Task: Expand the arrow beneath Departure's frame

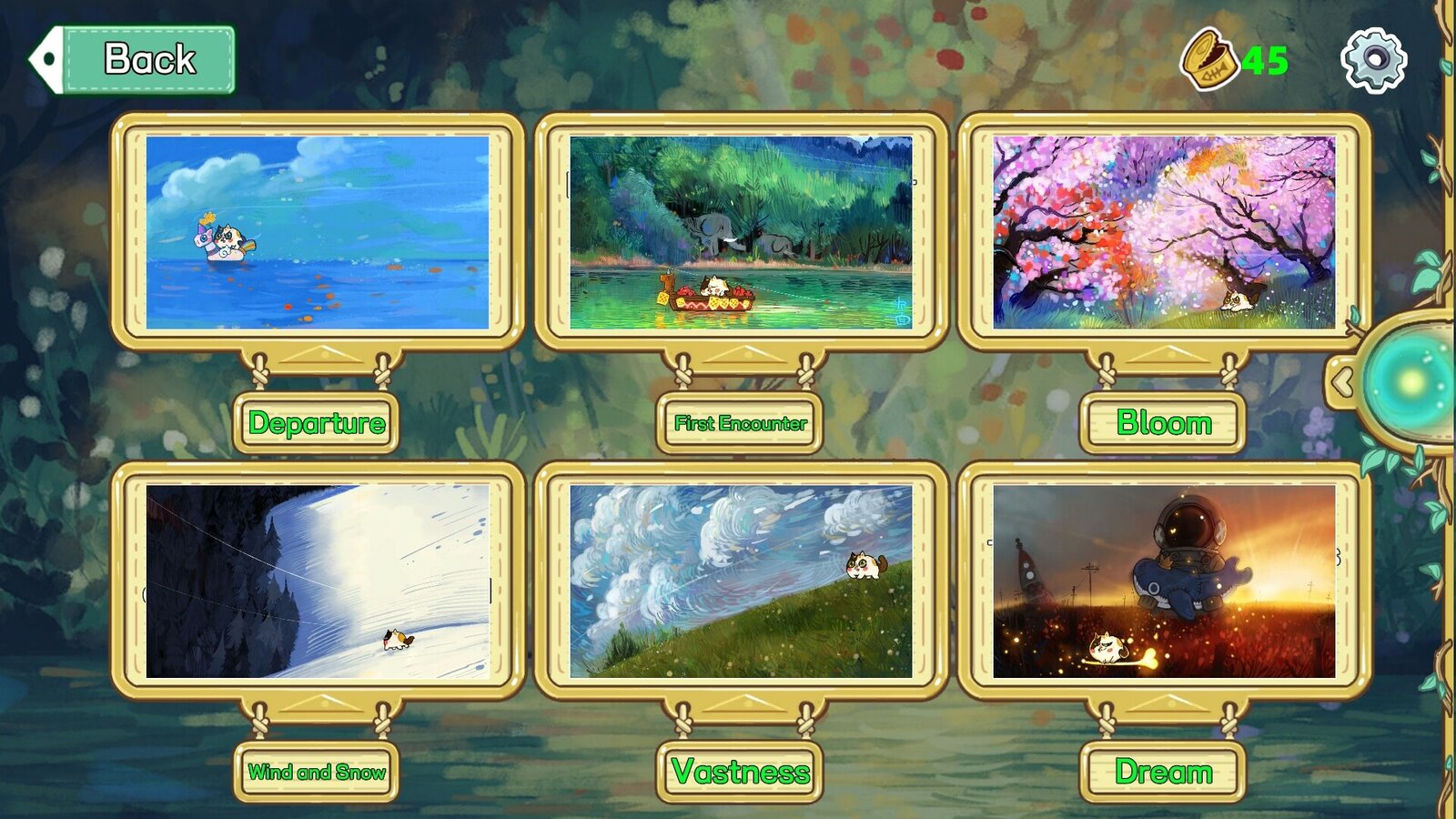Action: (318, 352)
